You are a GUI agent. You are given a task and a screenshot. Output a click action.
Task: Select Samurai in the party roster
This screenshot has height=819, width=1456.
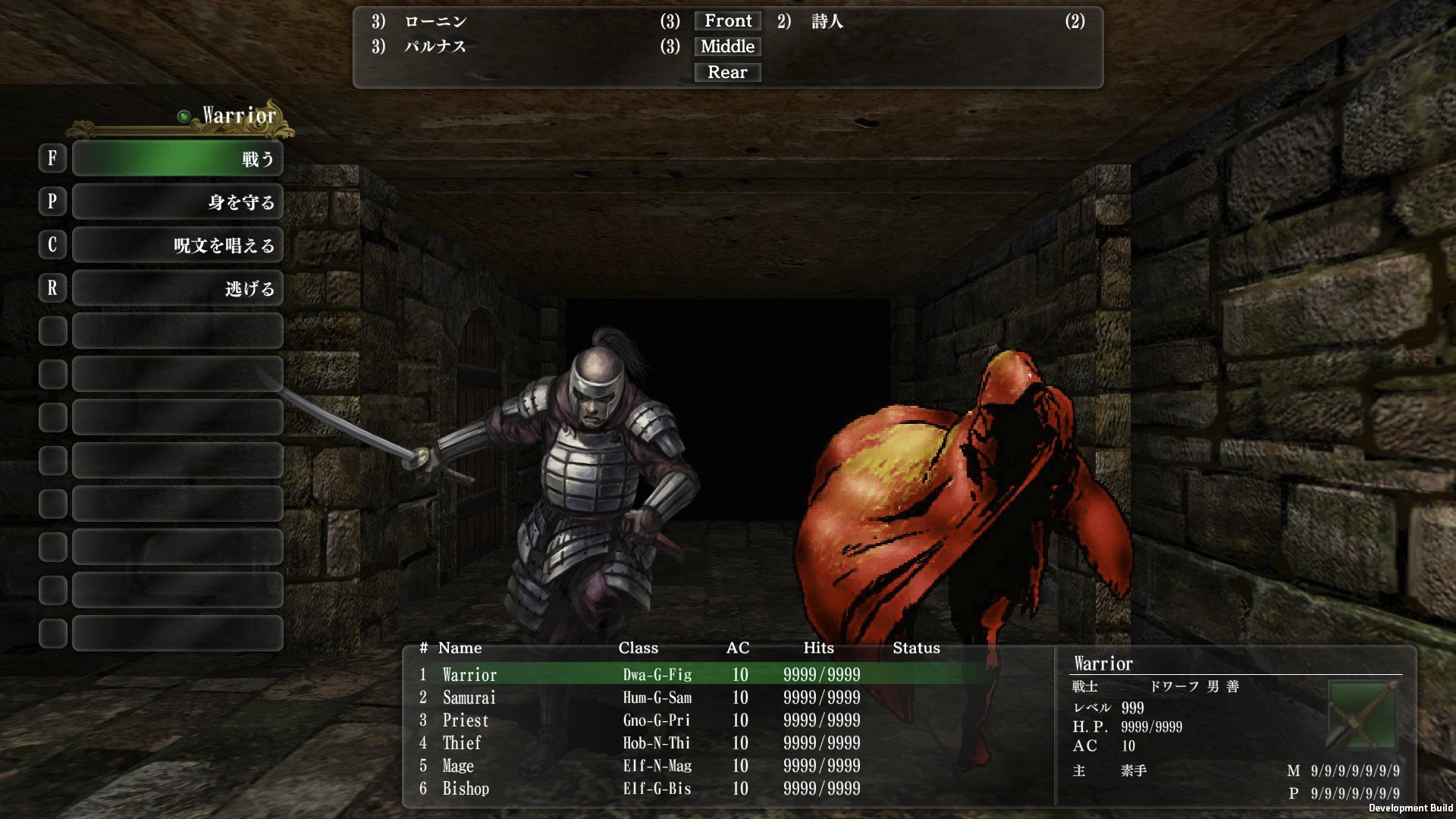pos(469,697)
